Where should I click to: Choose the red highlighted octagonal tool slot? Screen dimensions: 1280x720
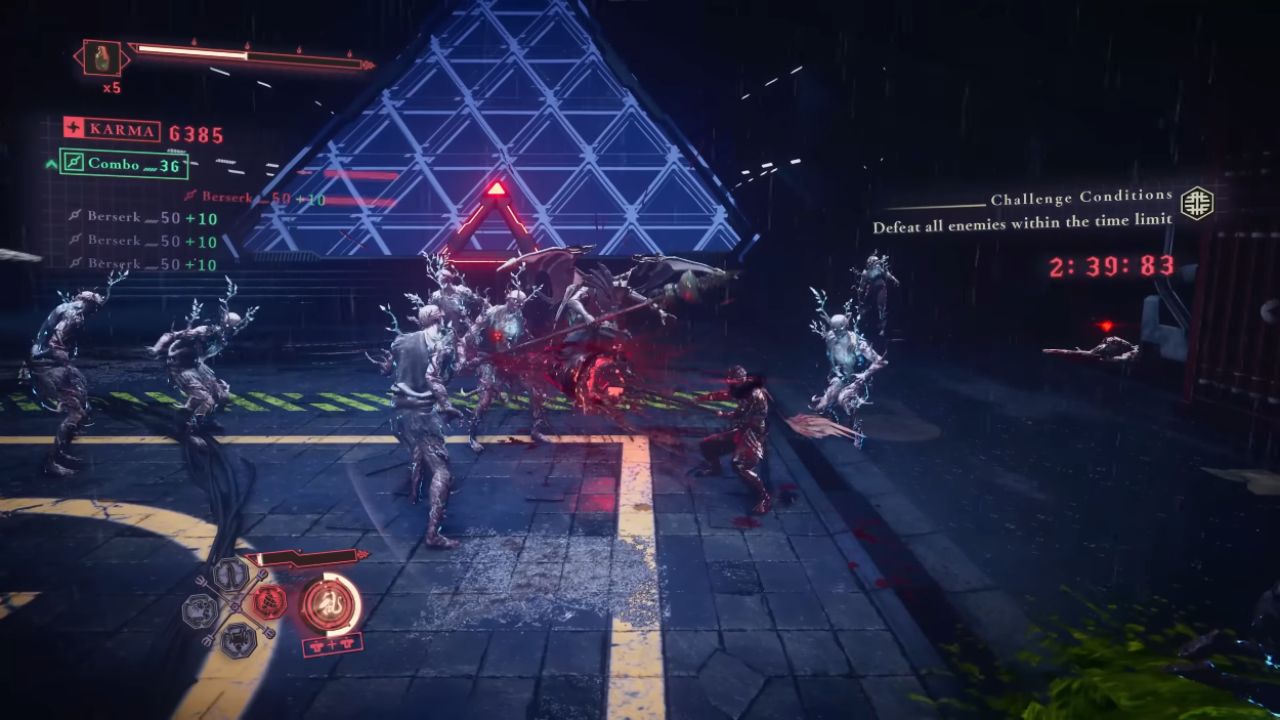(269, 602)
